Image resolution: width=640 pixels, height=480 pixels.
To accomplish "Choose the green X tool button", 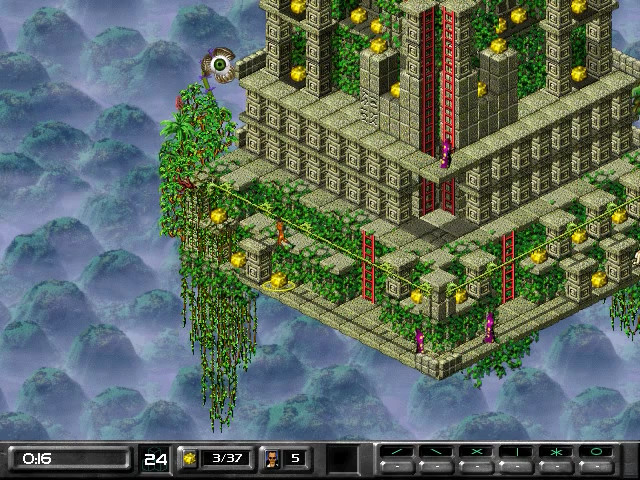I will (477, 453).
